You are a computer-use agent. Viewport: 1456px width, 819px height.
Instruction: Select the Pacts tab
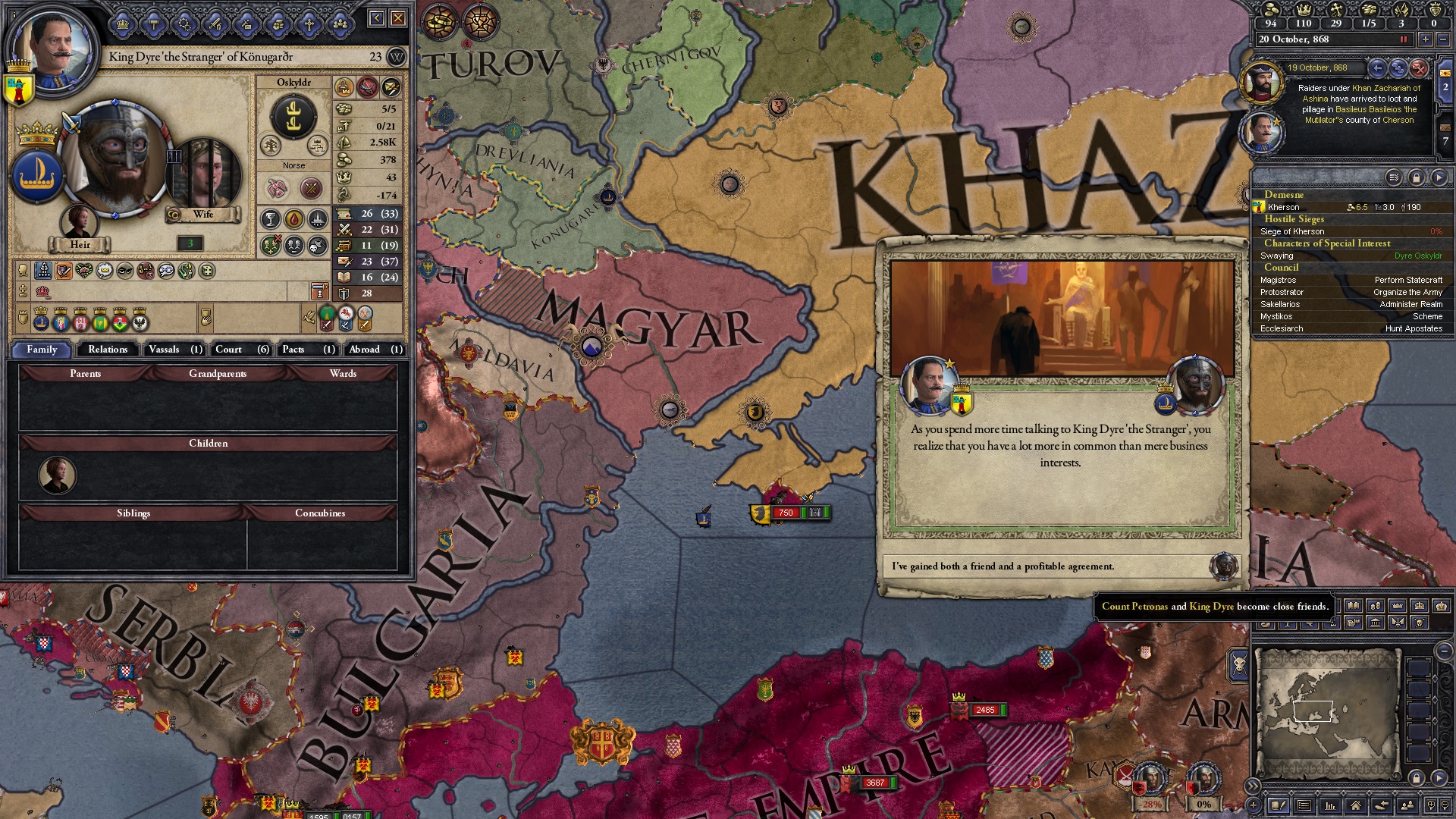tap(308, 350)
